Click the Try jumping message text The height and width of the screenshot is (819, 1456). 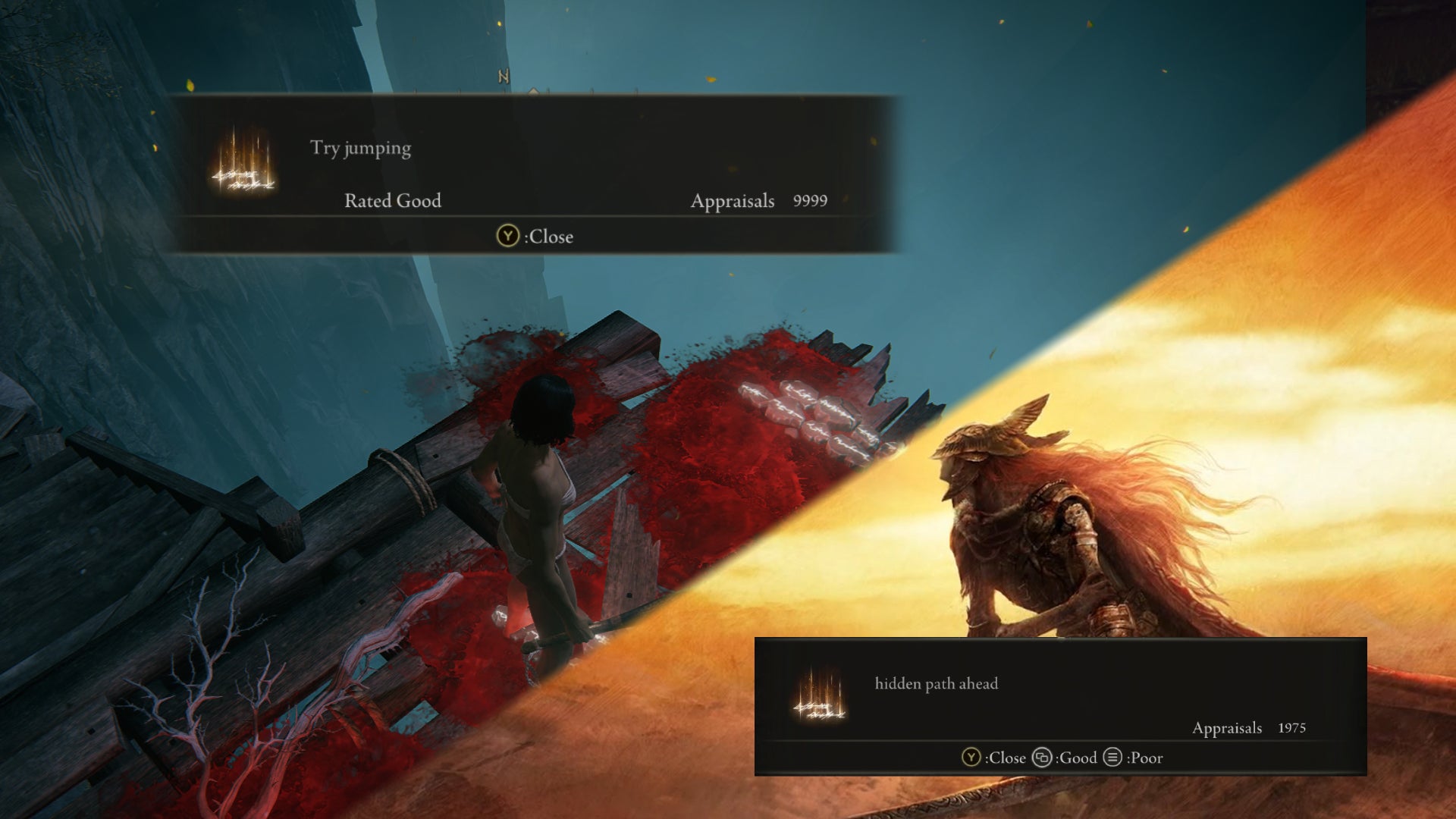tap(357, 148)
